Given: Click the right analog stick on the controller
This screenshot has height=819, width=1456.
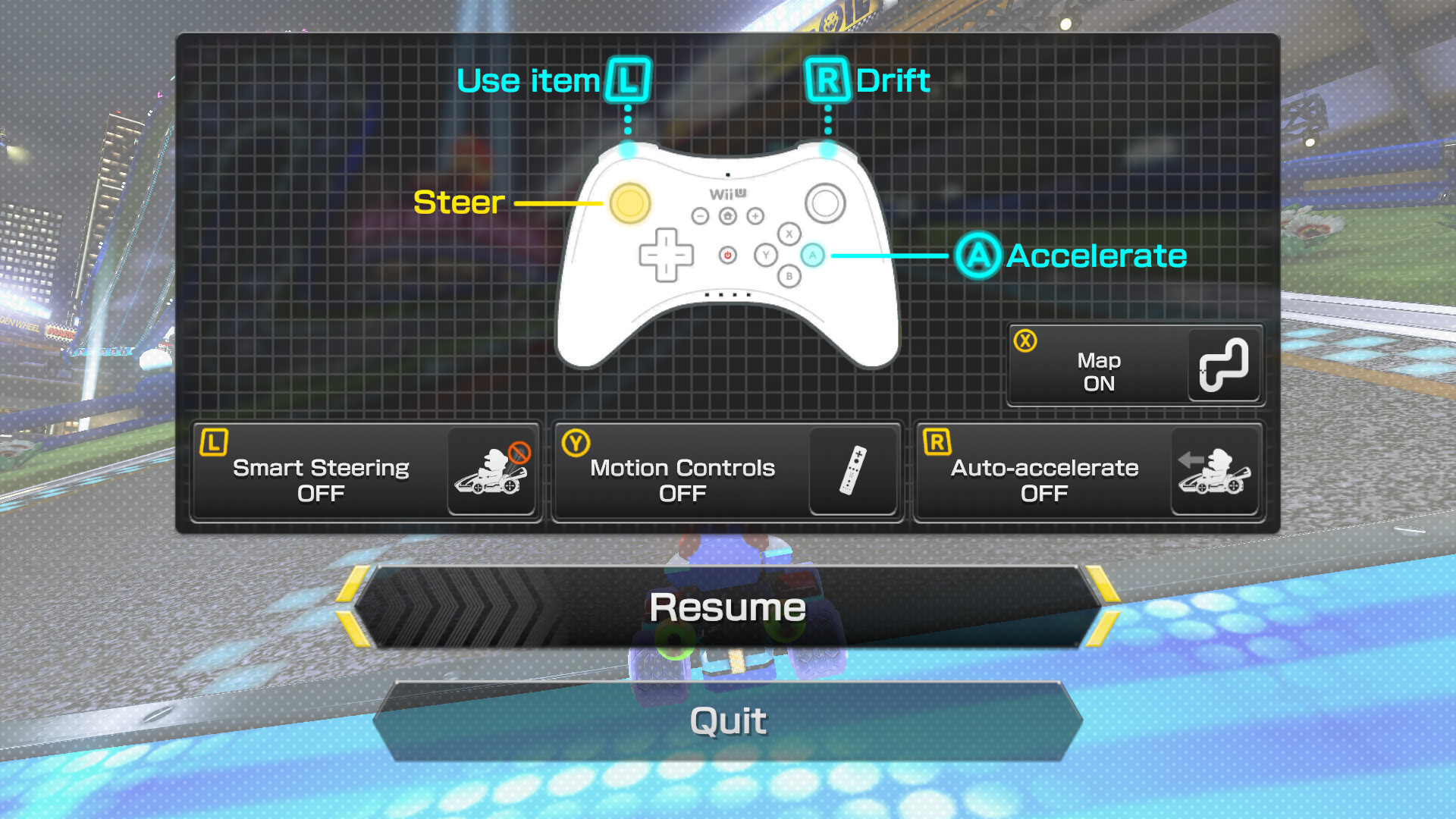Looking at the screenshot, I should coord(826,203).
